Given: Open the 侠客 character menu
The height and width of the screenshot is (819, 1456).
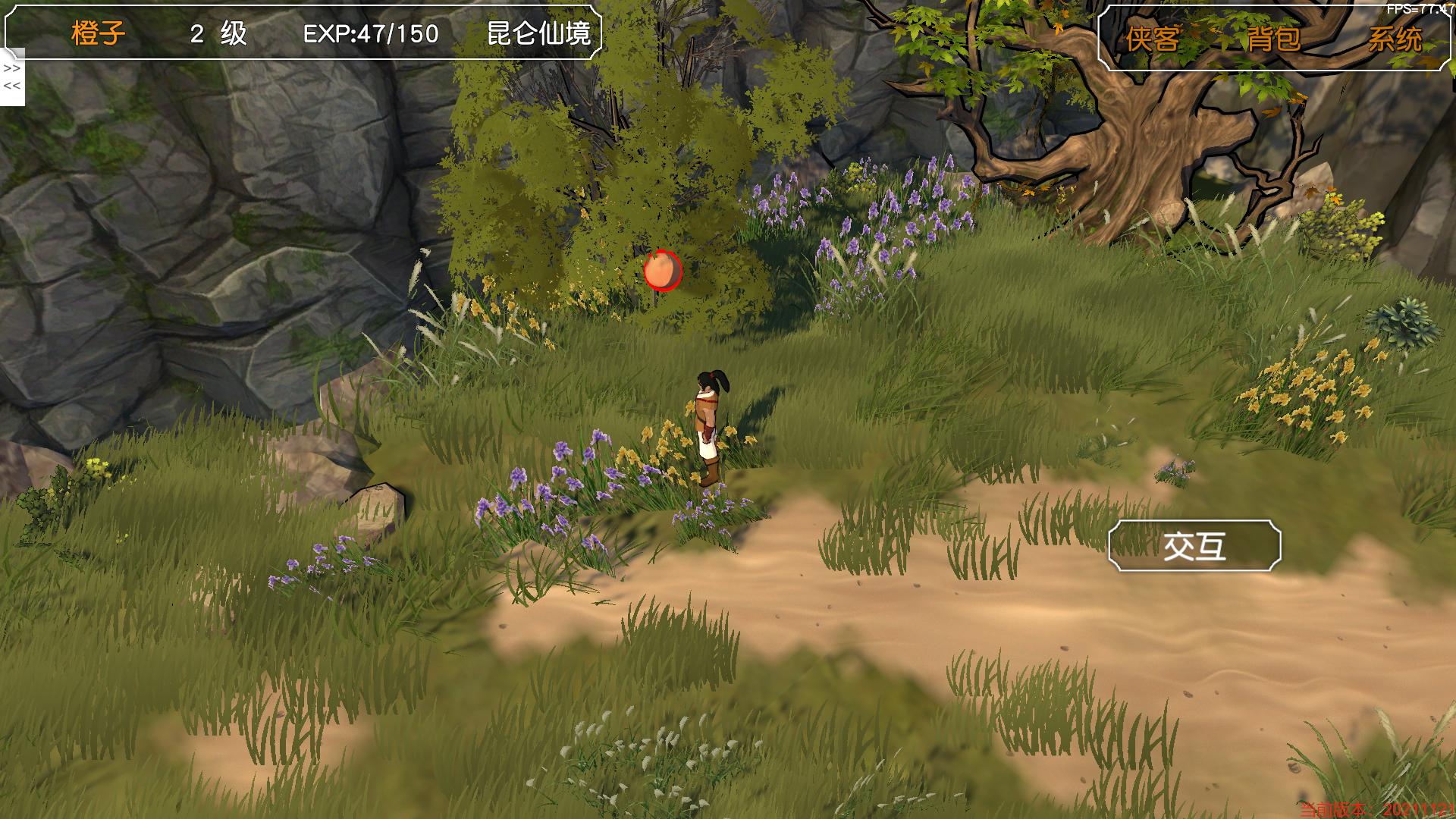Looking at the screenshot, I should 1152,39.
